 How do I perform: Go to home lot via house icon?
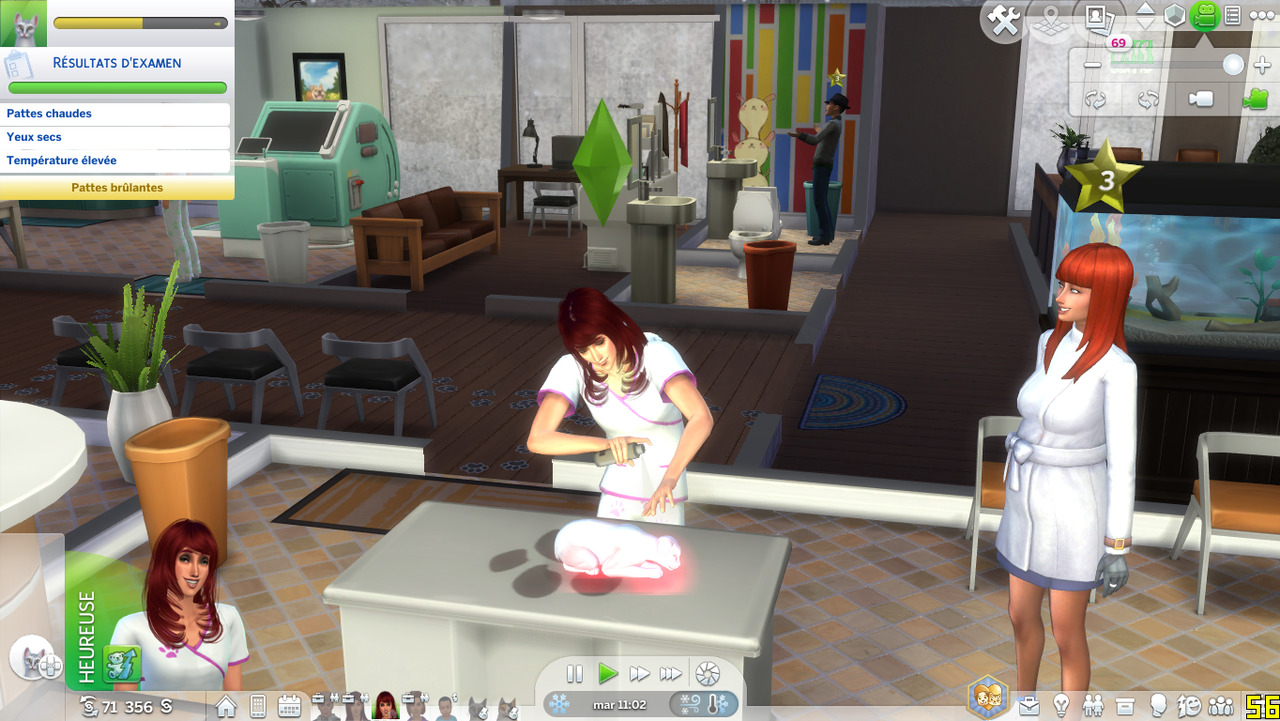[226, 706]
